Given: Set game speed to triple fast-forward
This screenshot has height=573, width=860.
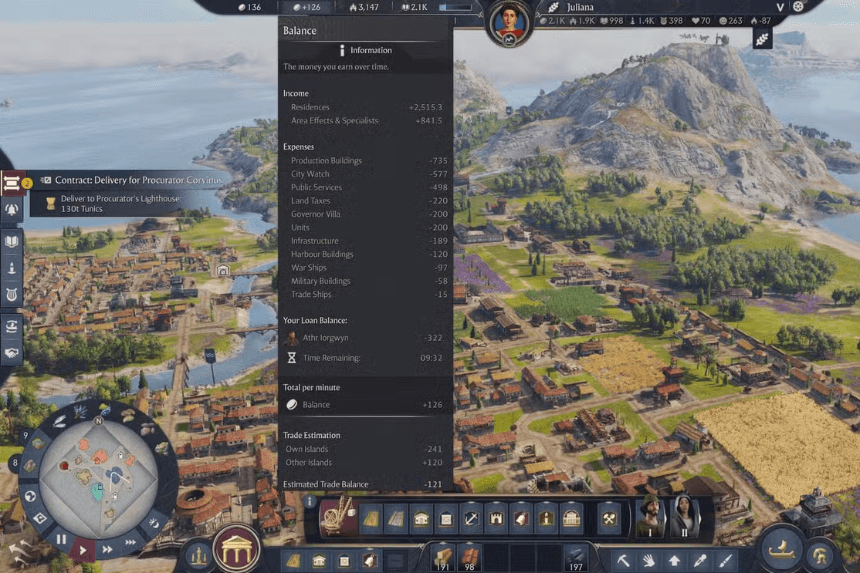Looking at the screenshot, I should pyautogui.click(x=131, y=543).
